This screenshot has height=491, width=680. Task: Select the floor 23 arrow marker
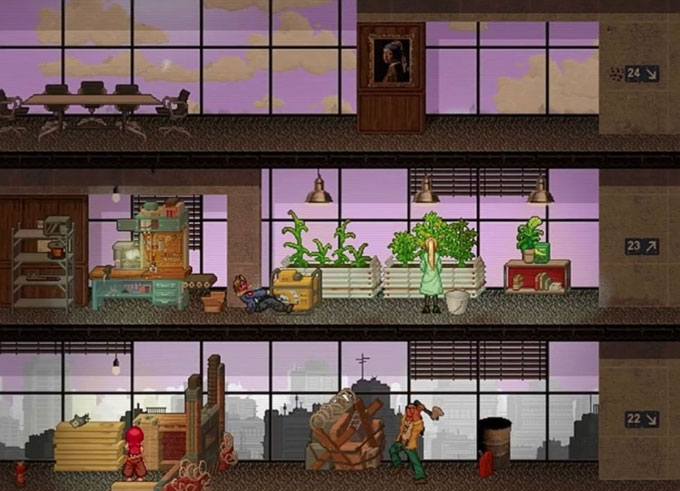(x=641, y=246)
